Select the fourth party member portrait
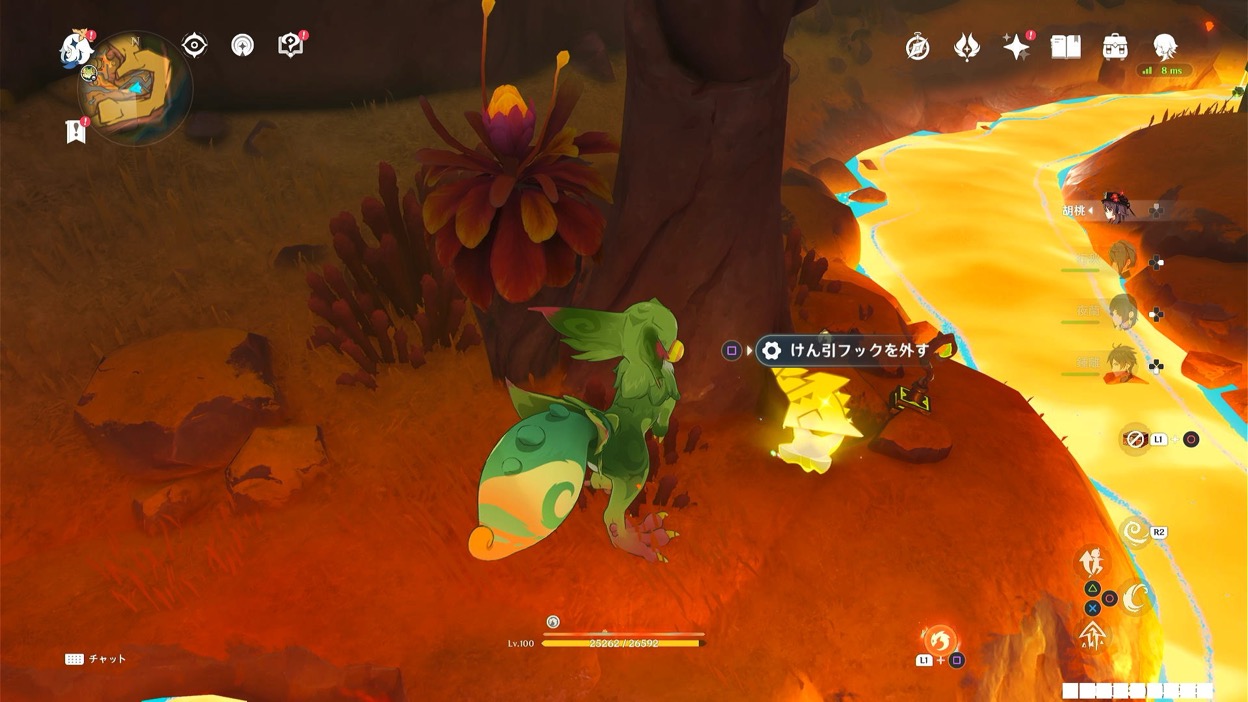1248x702 pixels. click(1122, 364)
